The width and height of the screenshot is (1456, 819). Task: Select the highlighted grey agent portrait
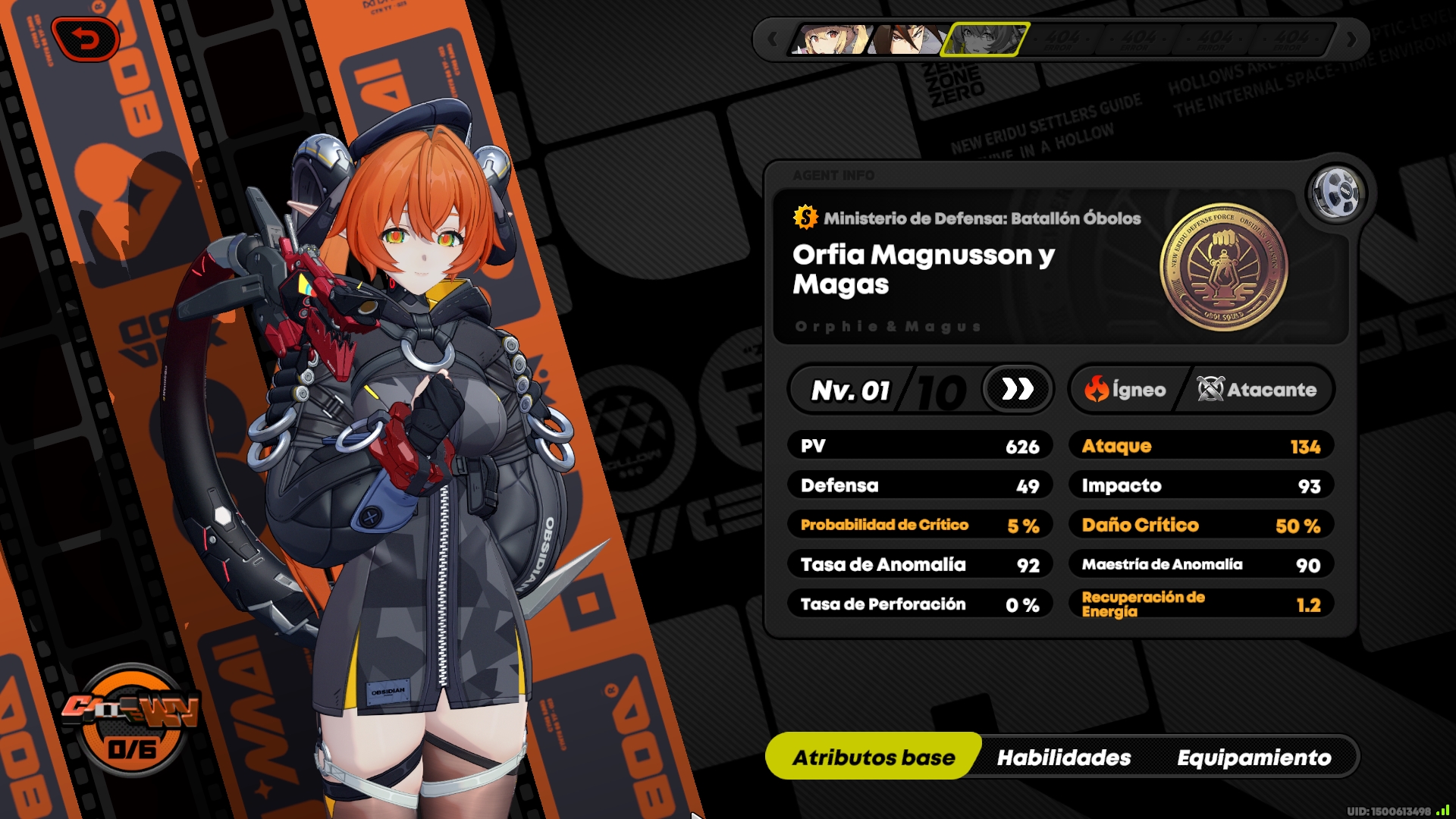point(984,39)
